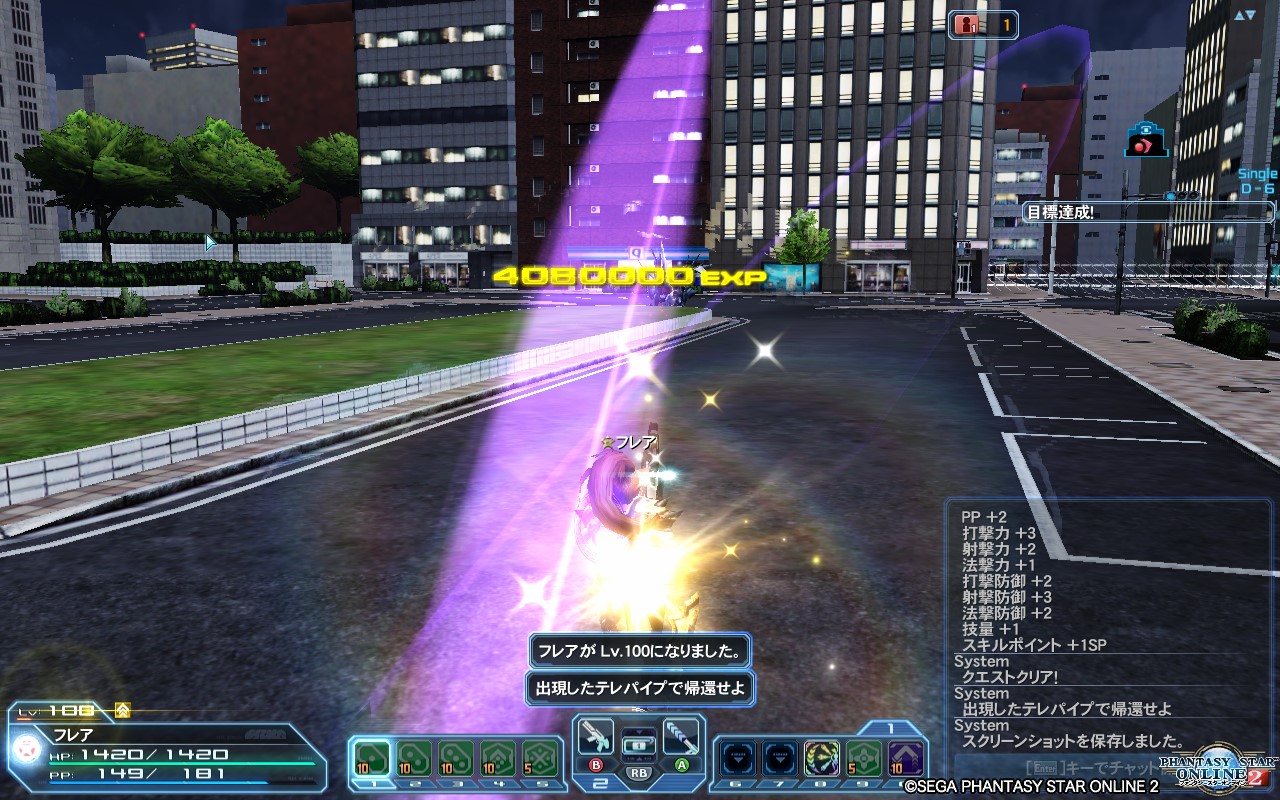Image resolution: width=1280 pixels, height=800 pixels.
Task: Click the downward triangle palette selector at top right
Action: 1251,14
